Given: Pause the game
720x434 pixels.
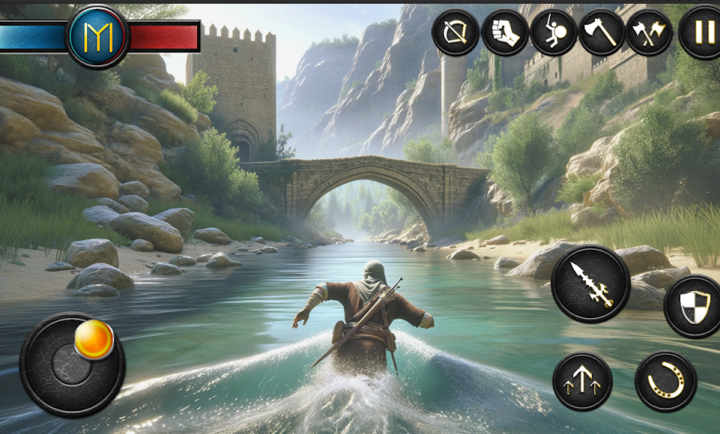Looking at the screenshot, I should point(701,32).
